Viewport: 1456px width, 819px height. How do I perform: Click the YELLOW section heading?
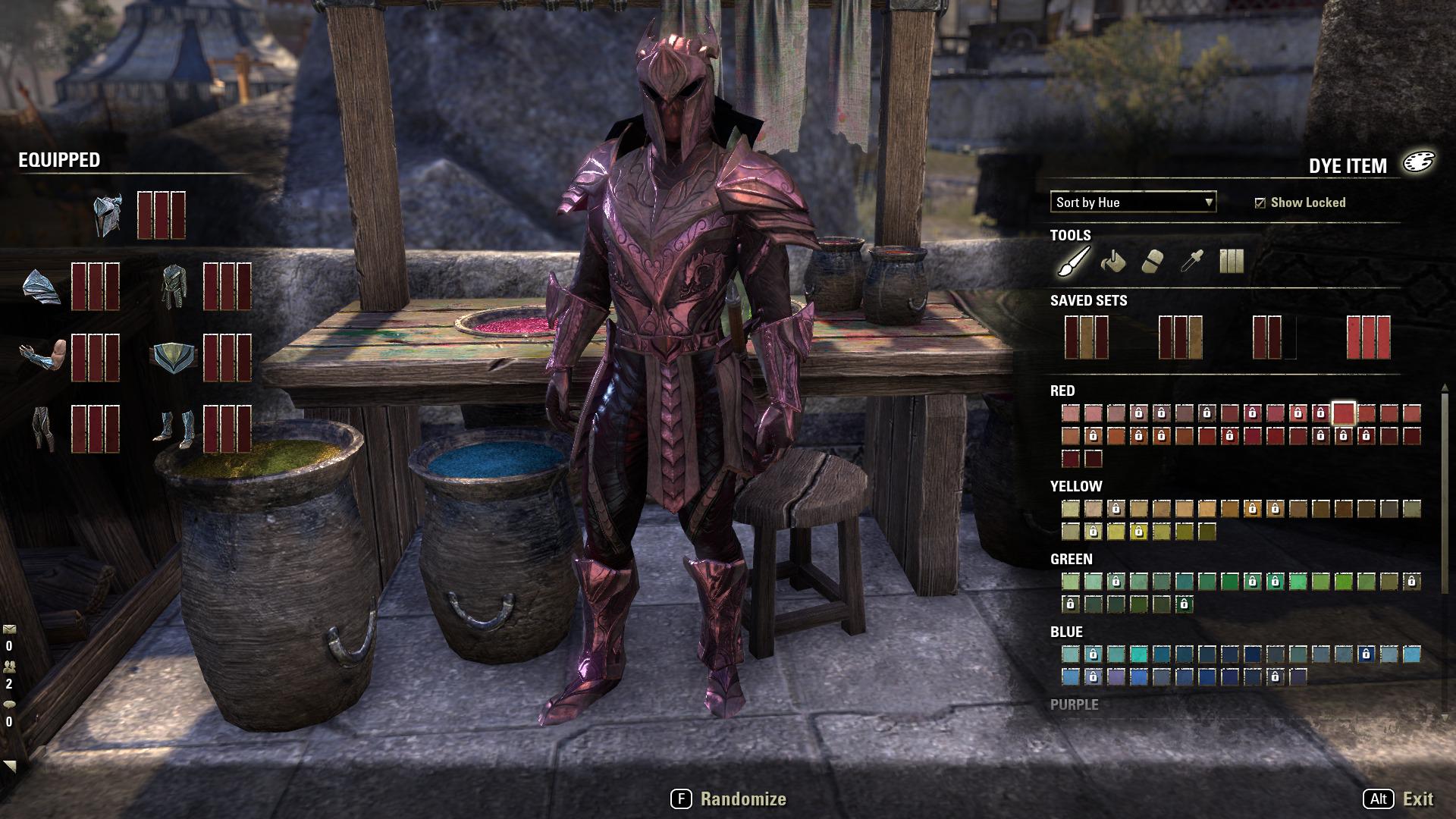[x=1076, y=487]
